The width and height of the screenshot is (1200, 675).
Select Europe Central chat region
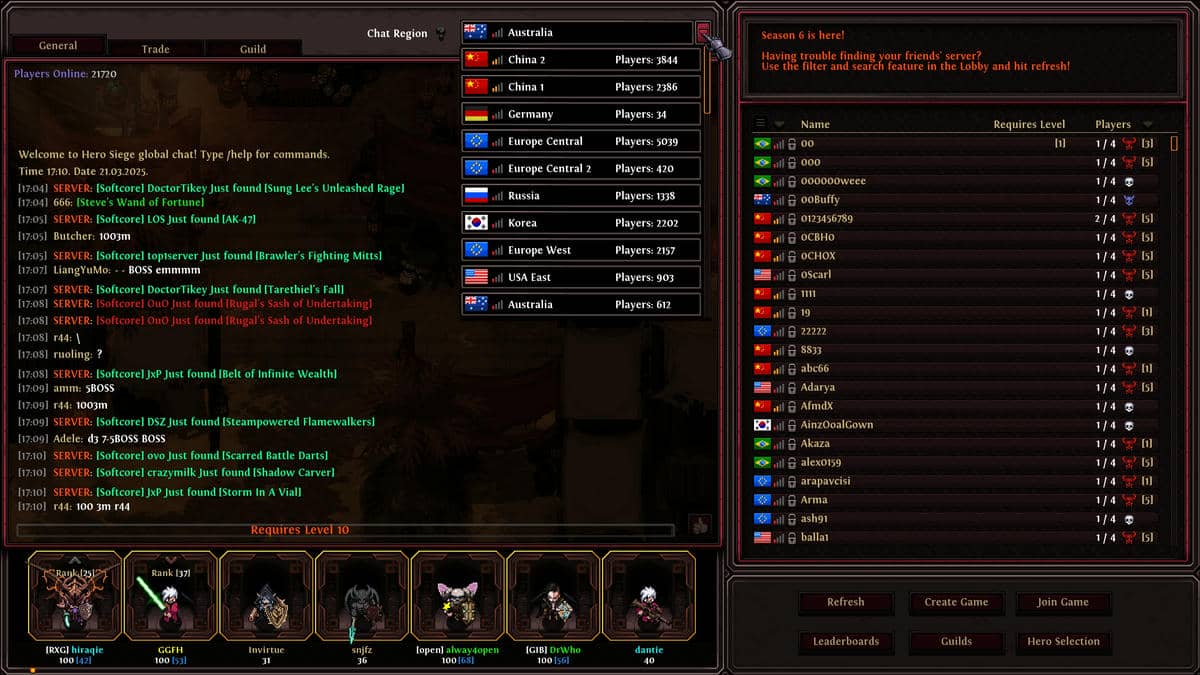(x=580, y=141)
